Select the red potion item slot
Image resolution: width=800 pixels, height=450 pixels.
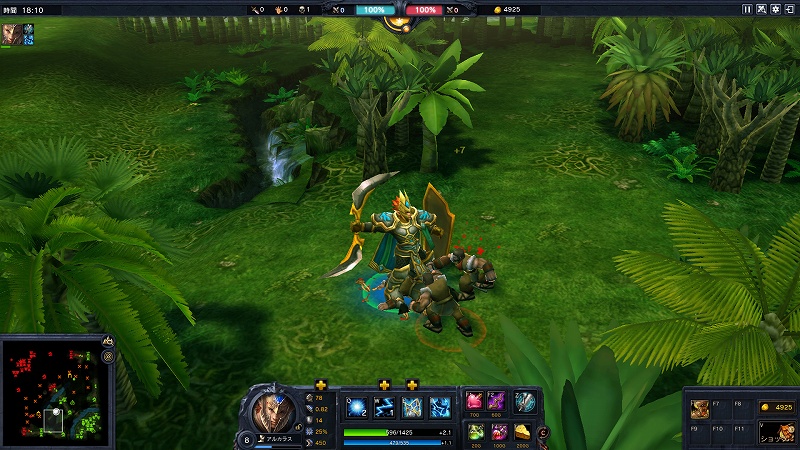(473, 402)
